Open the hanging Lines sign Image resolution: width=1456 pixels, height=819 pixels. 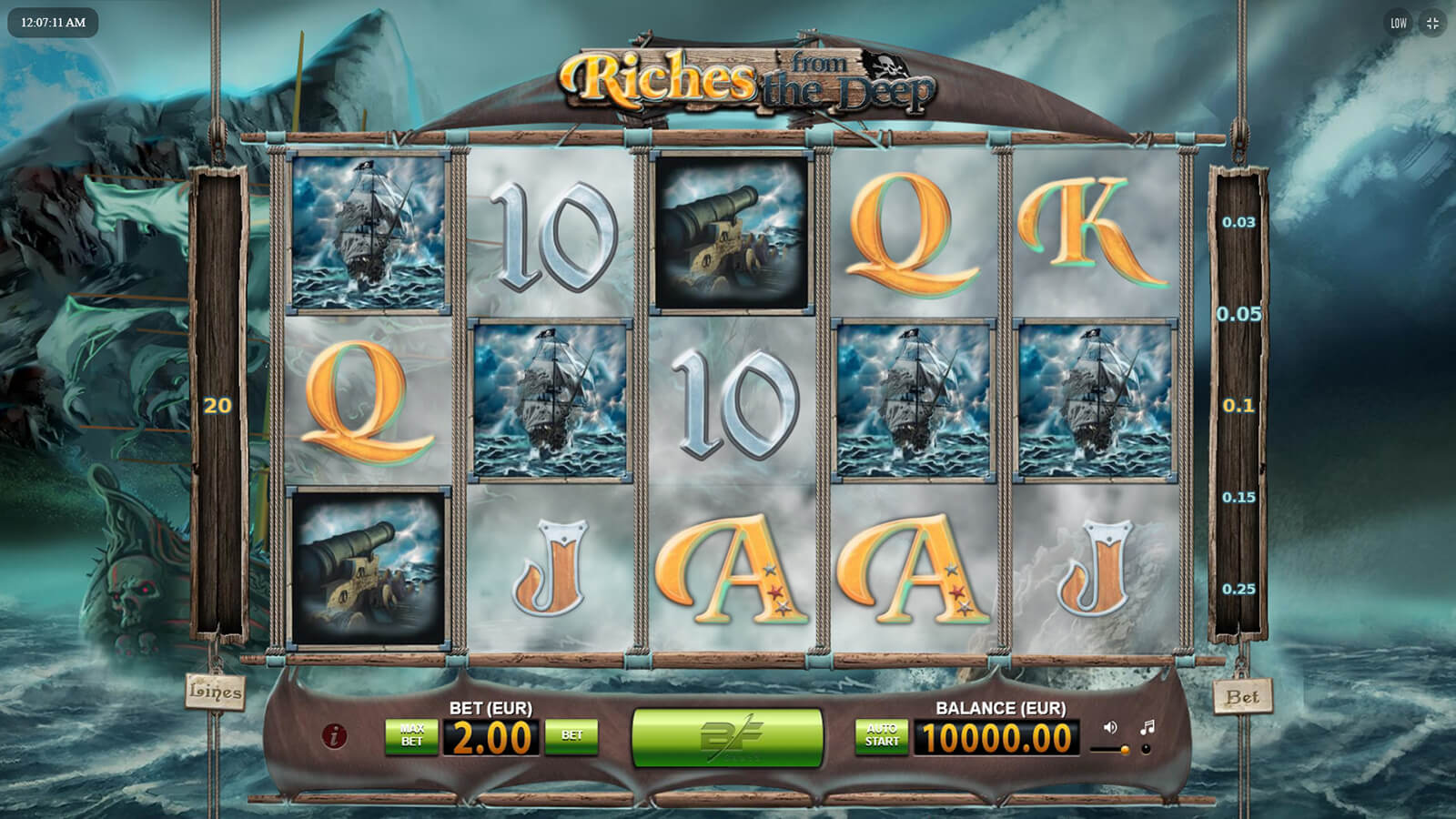tap(215, 692)
